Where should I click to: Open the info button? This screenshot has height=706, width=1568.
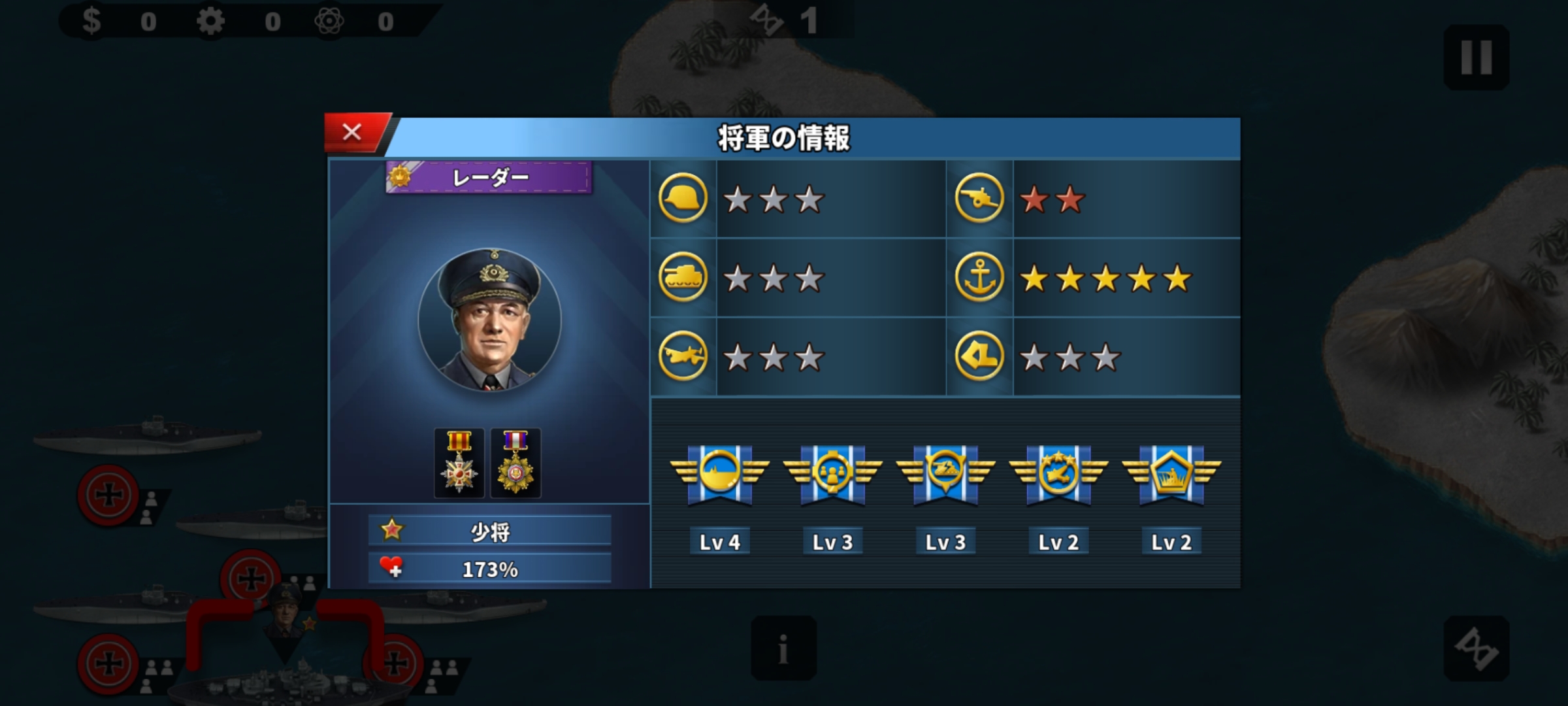click(x=783, y=648)
